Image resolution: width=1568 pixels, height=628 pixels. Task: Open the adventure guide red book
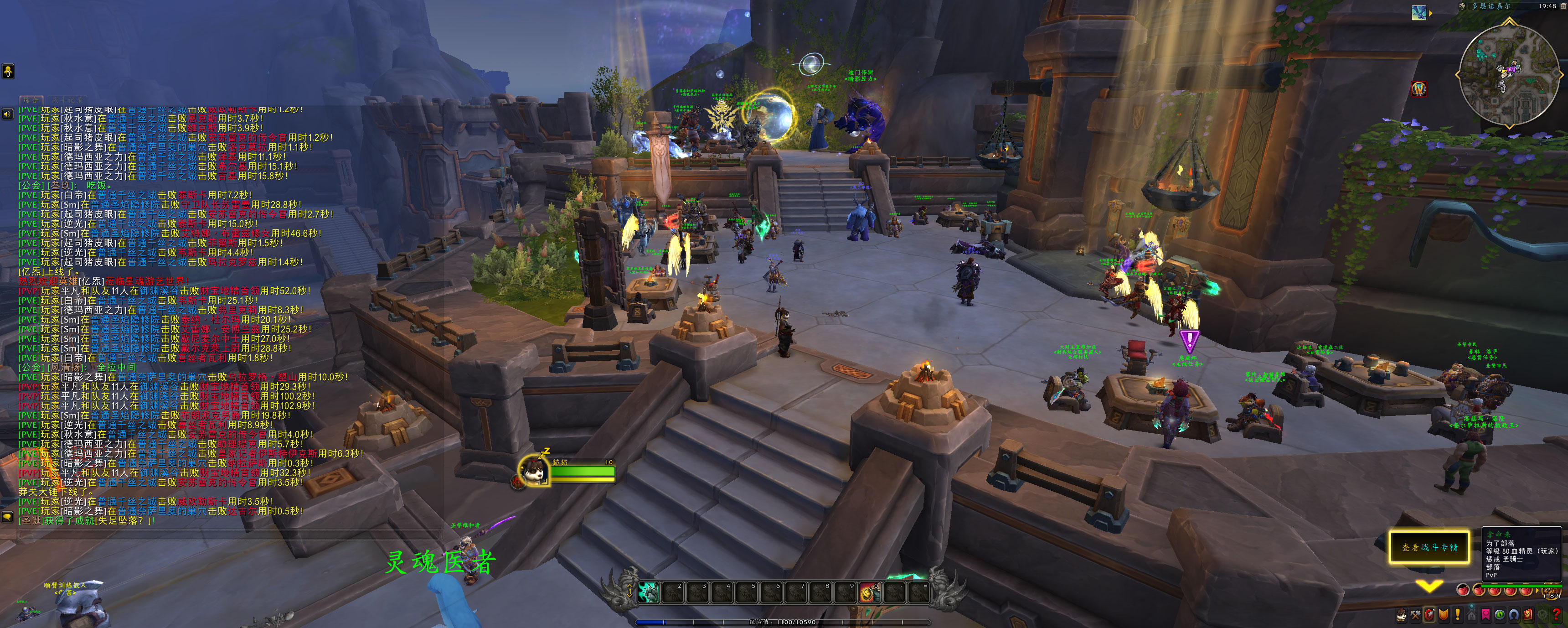tap(1528, 615)
